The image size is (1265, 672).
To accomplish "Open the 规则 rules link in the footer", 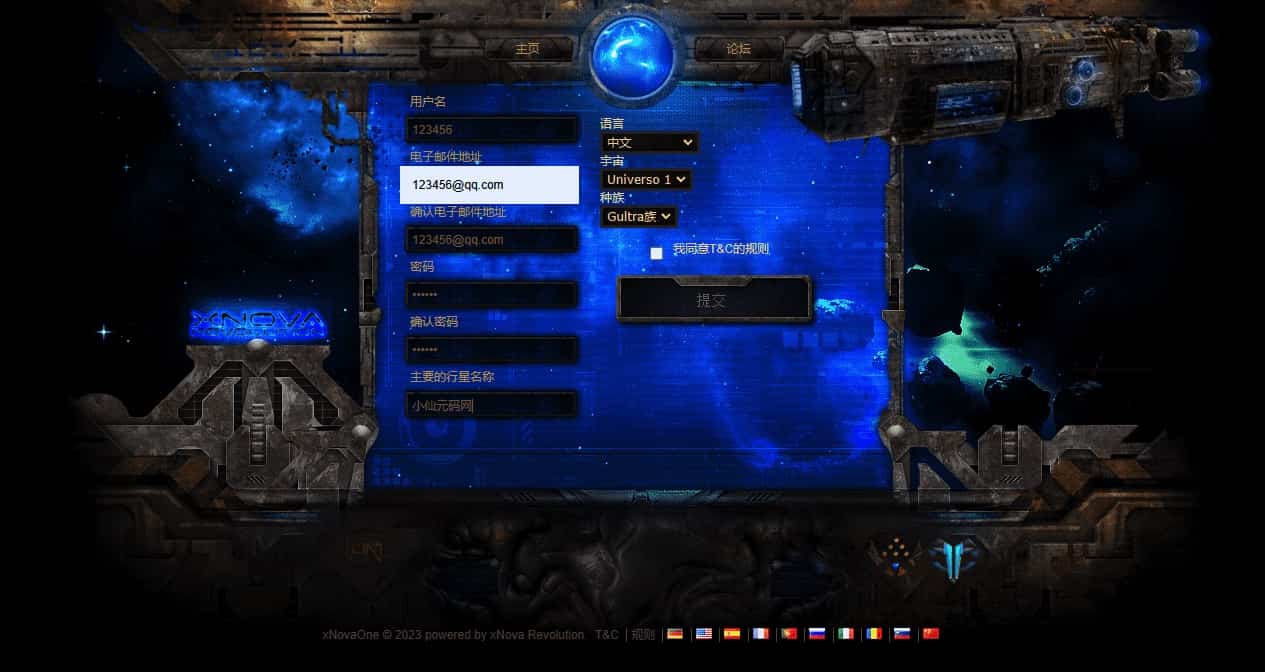I will [643, 635].
